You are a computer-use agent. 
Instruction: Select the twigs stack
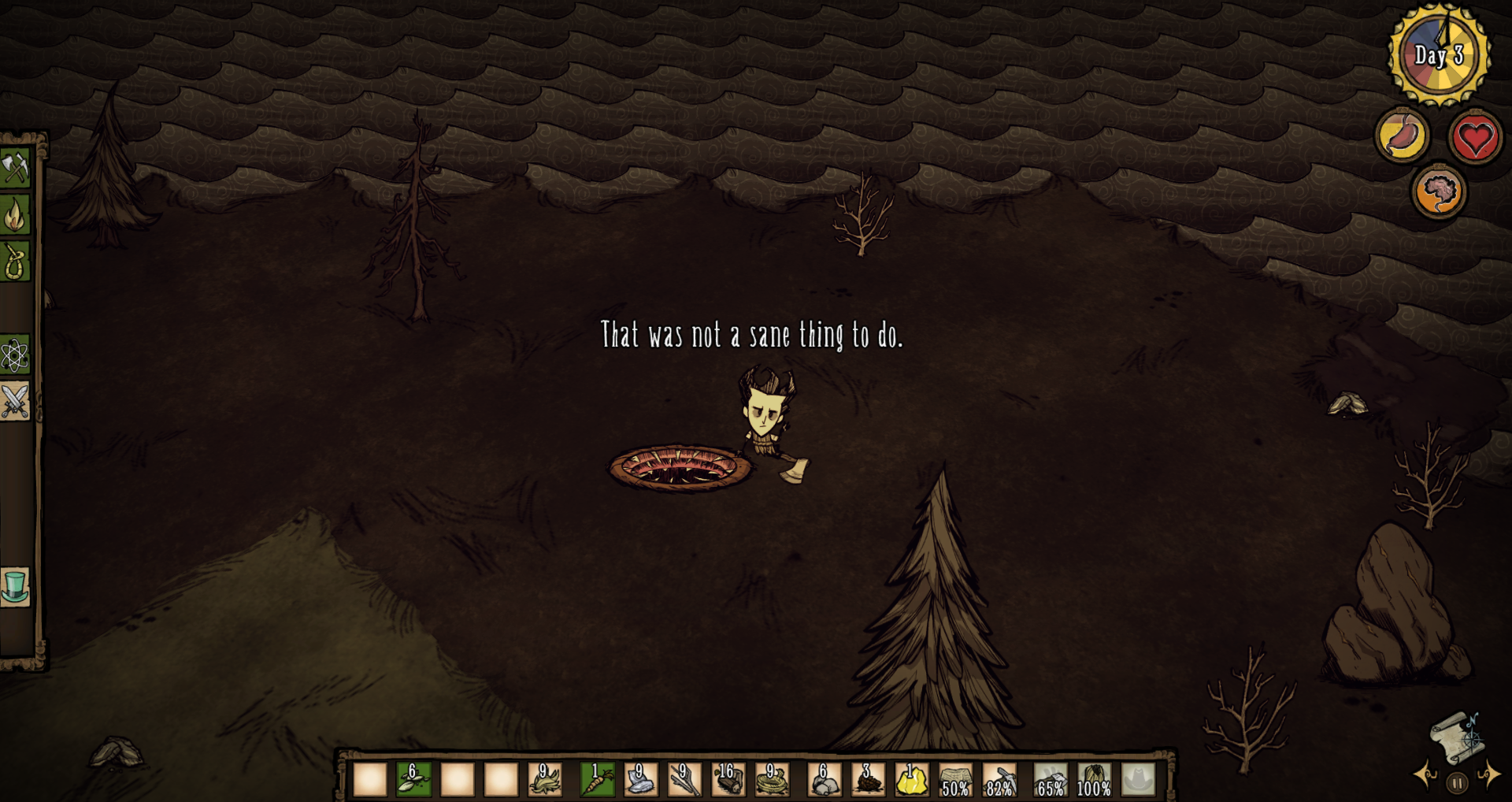[x=684, y=779]
